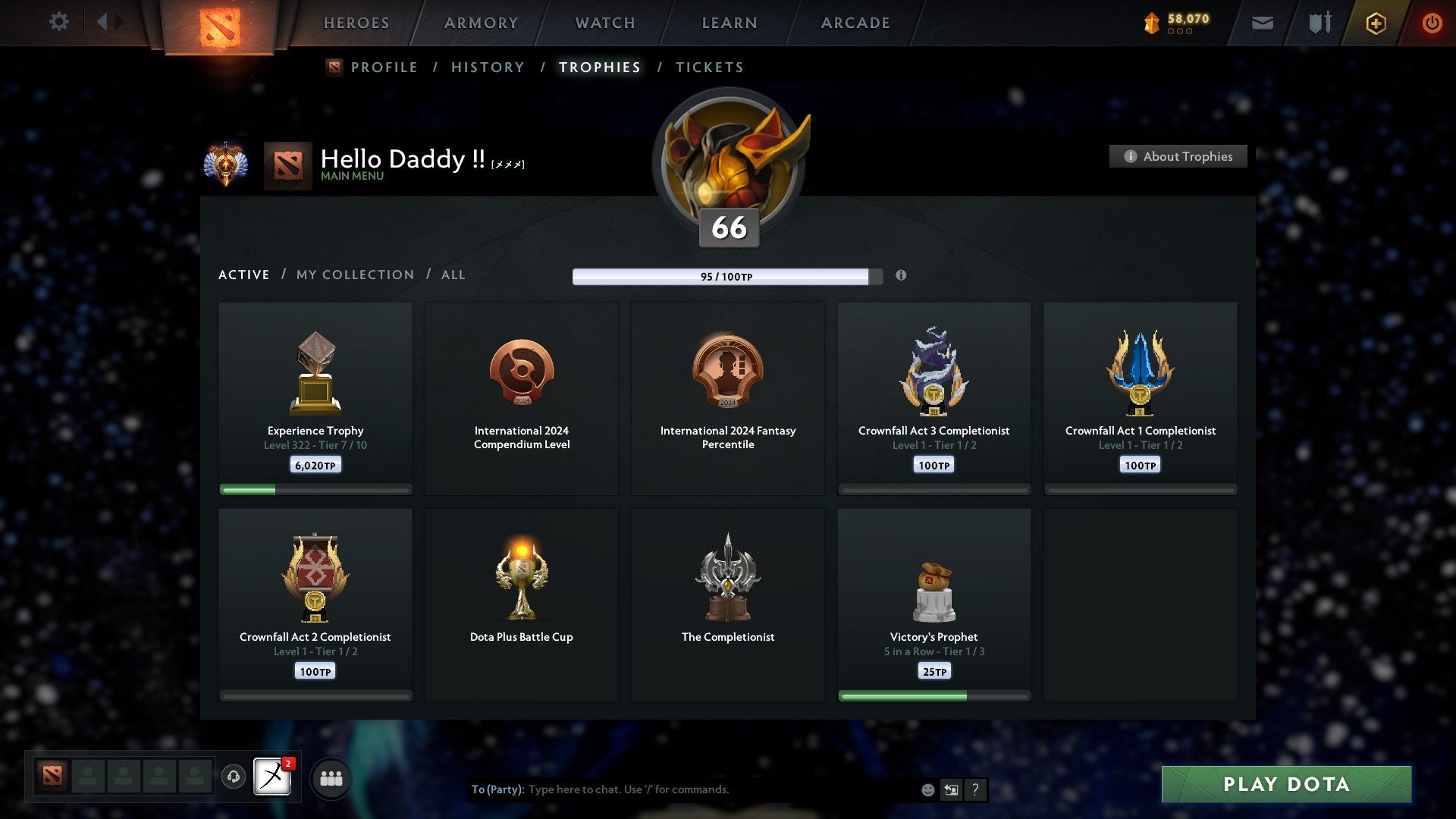This screenshot has width=1456, height=819.
Task: Open the headset voice chat icon
Action: coord(234,777)
